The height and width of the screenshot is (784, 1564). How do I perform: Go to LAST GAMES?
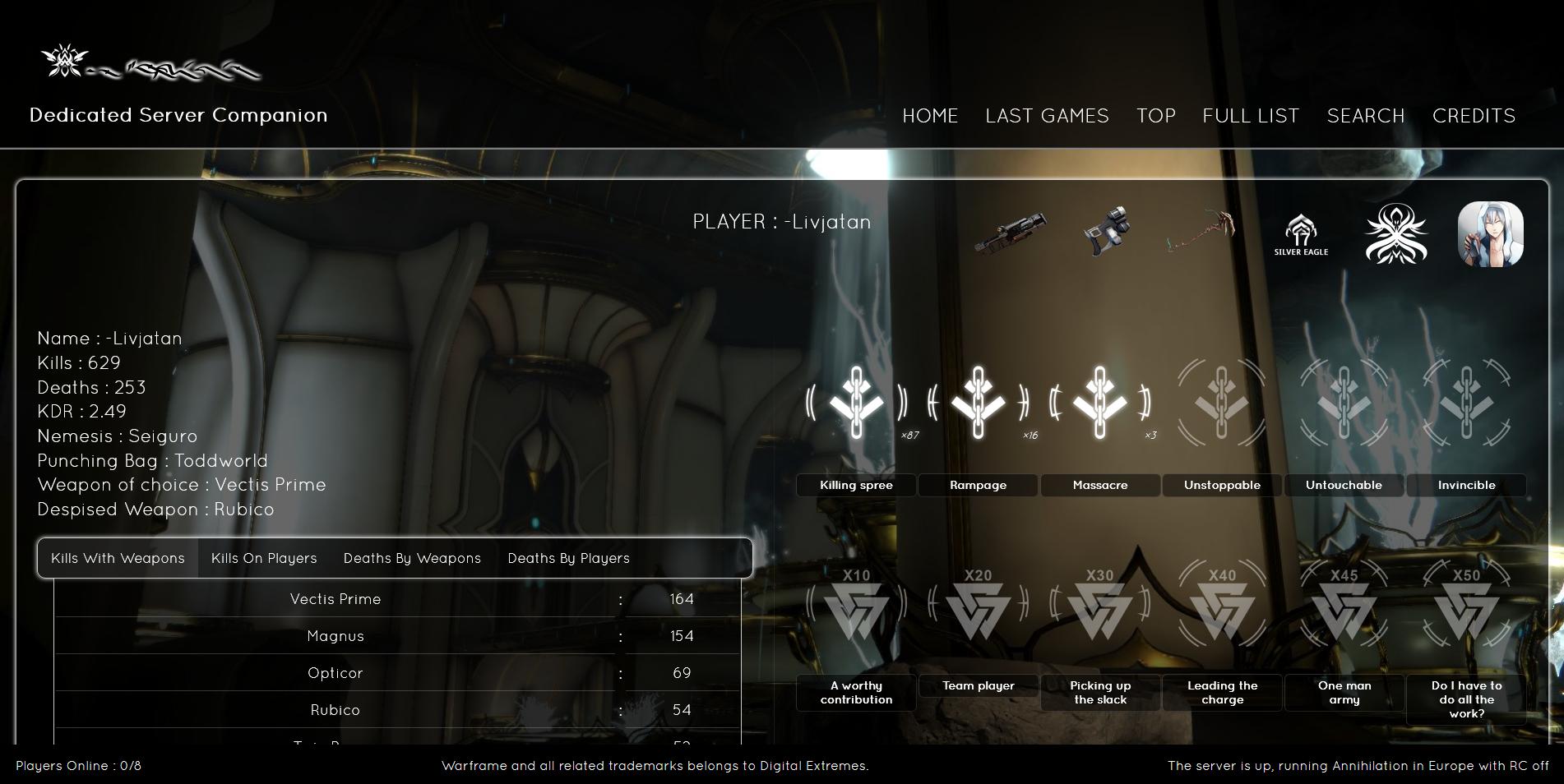point(1047,116)
